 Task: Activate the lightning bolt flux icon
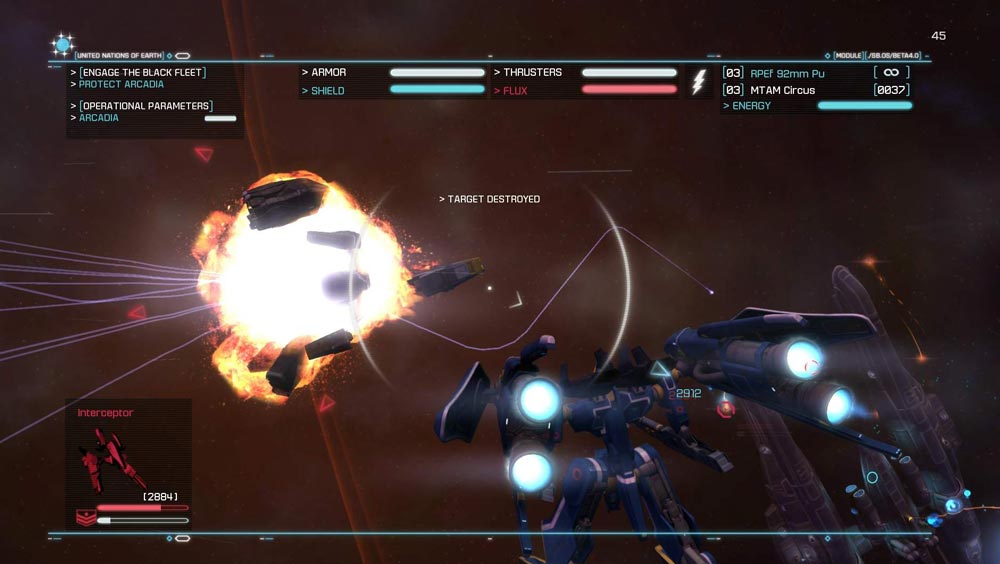coord(699,82)
